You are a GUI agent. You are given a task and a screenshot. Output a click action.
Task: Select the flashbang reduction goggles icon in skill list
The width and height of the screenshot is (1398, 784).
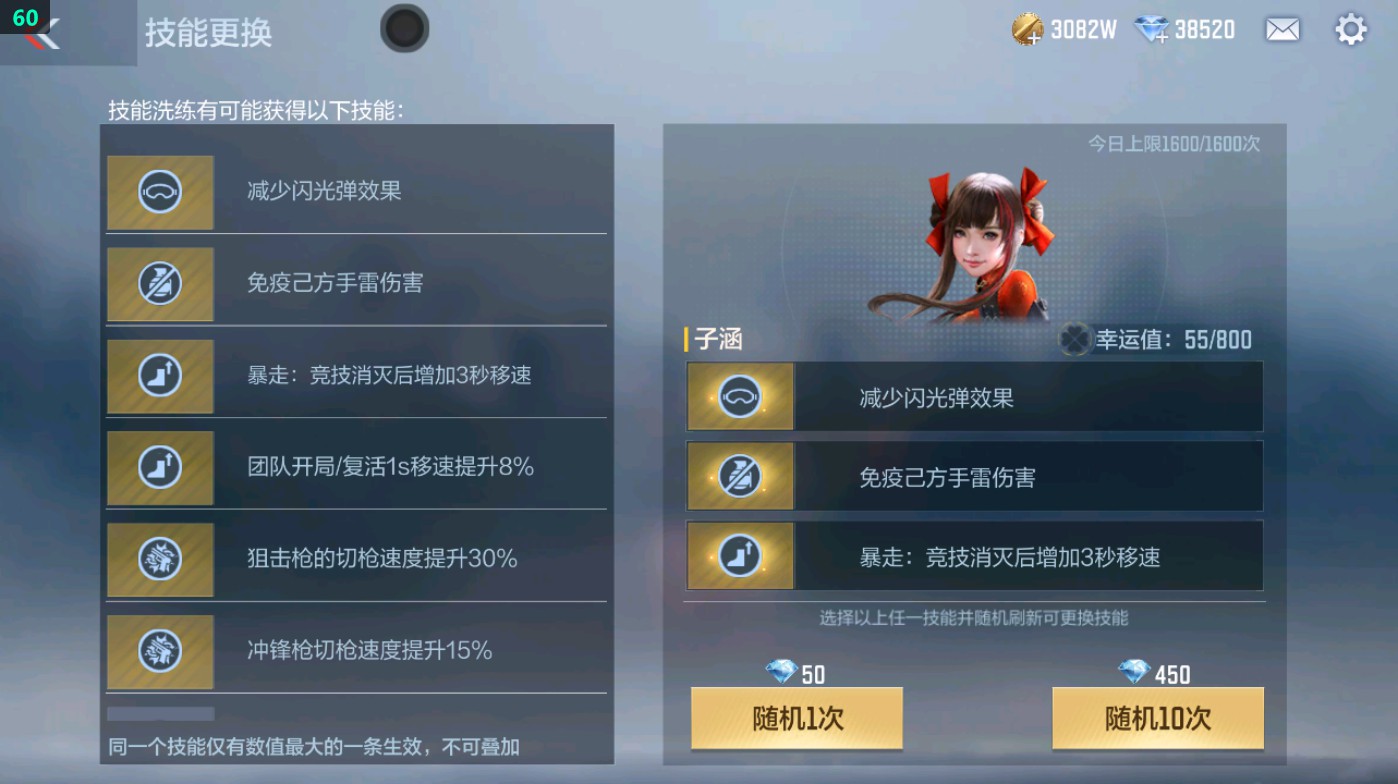click(160, 192)
